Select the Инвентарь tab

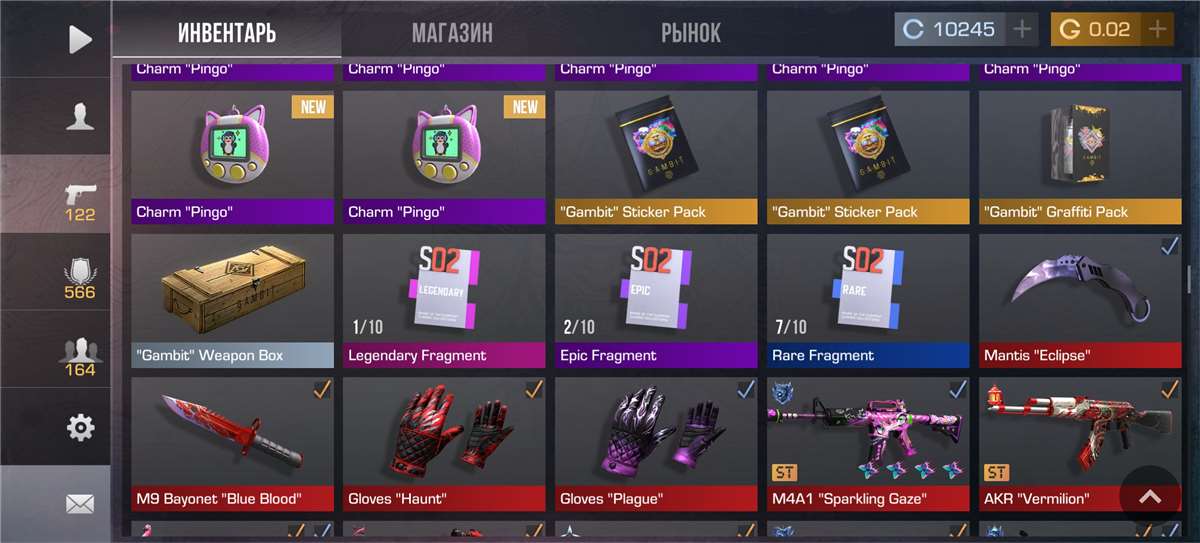[227, 33]
